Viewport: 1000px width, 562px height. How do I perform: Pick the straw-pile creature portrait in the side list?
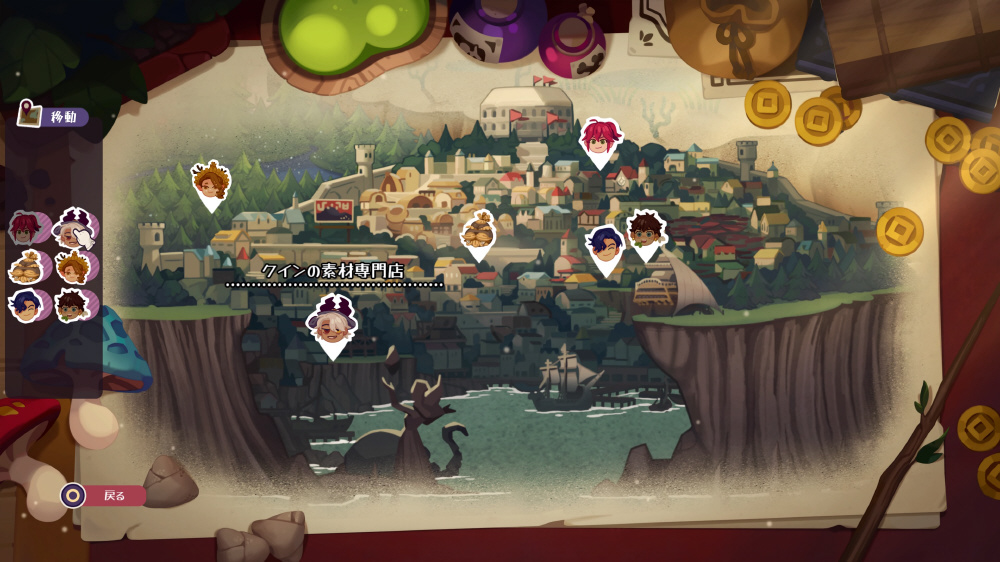(25, 267)
